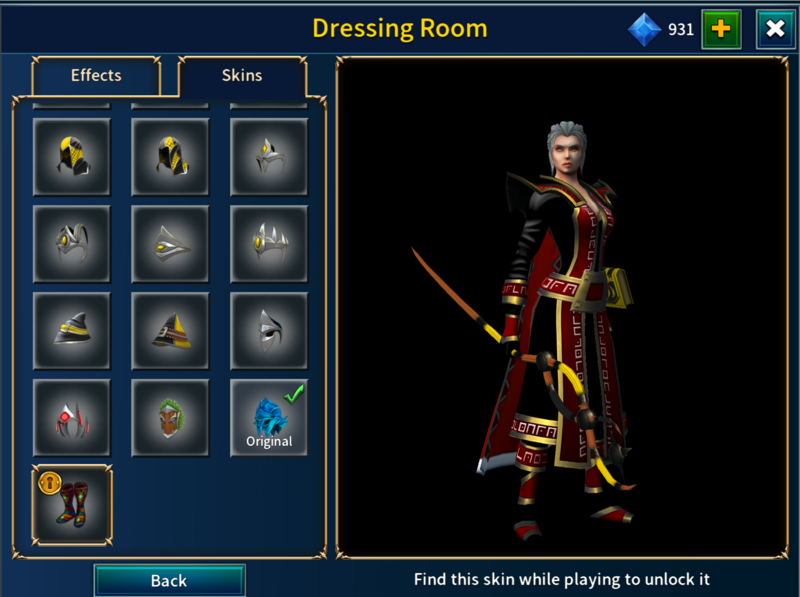Image resolution: width=800 pixels, height=597 pixels.
Task: Select the black and yellow pointed hat skin
Action: click(x=170, y=331)
